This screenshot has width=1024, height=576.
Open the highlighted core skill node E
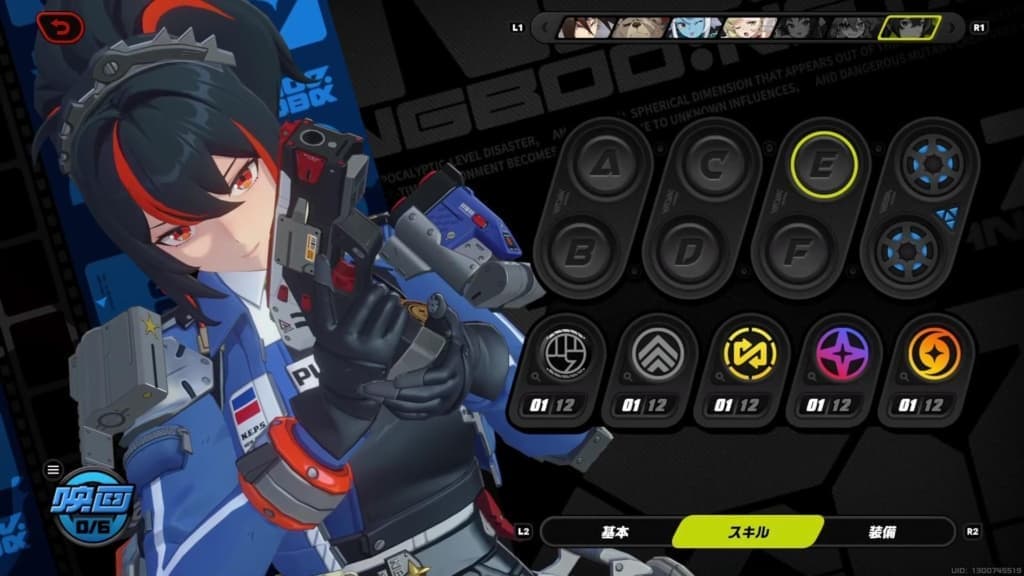click(823, 164)
